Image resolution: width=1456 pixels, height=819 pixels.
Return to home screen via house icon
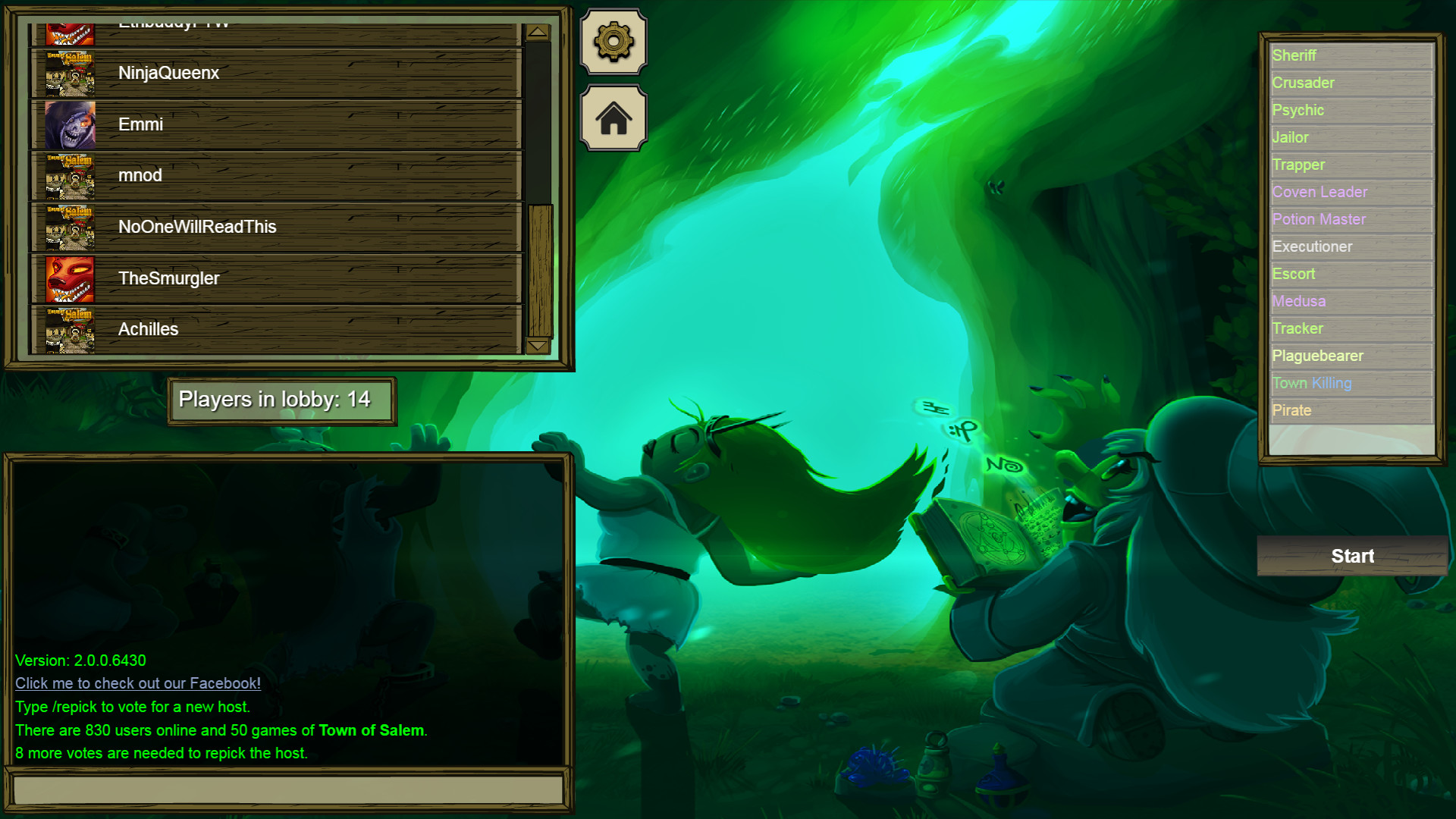[613, 118]
